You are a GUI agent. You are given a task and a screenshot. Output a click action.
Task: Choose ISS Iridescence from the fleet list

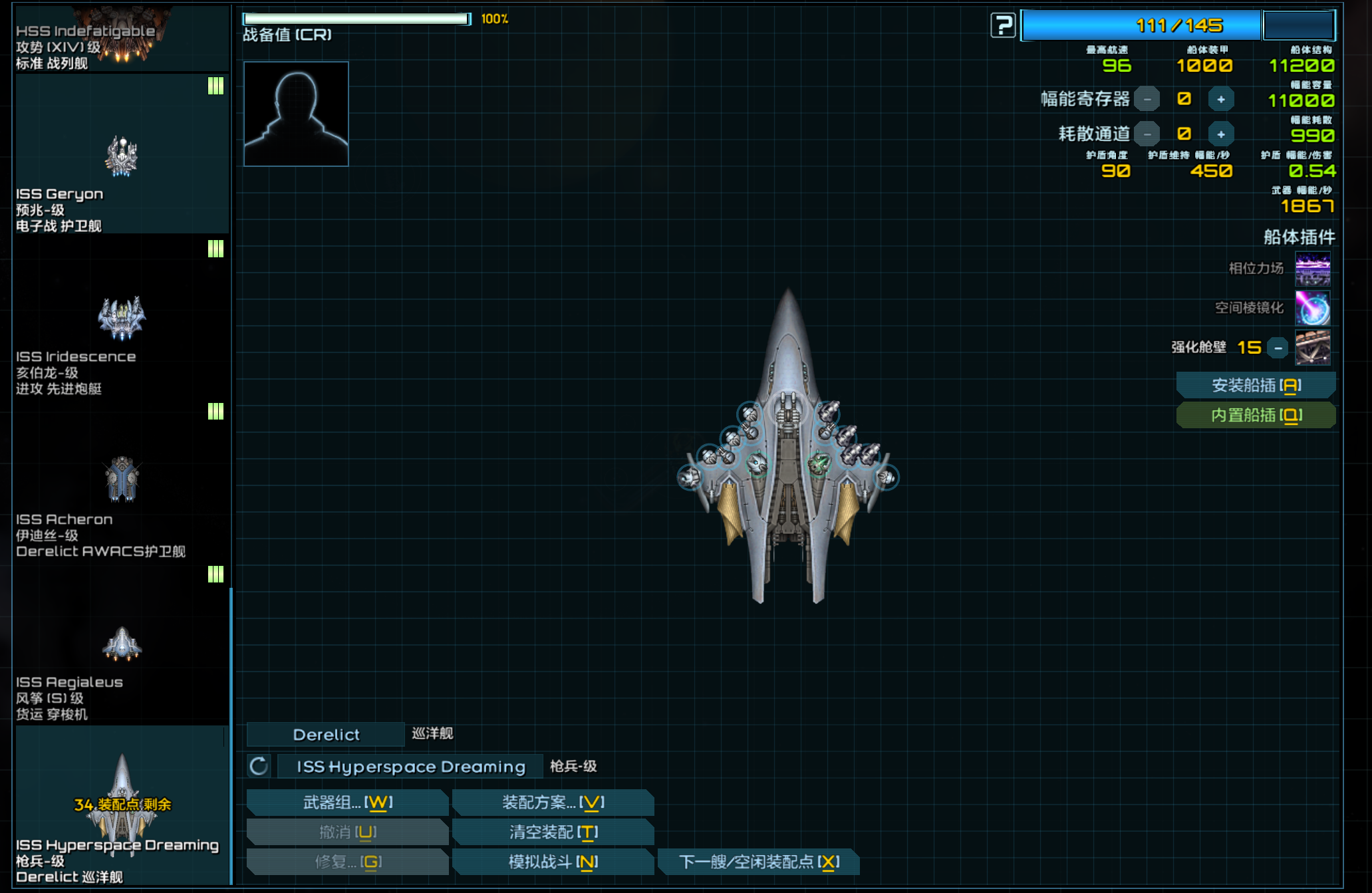click(x=122, y=318)
